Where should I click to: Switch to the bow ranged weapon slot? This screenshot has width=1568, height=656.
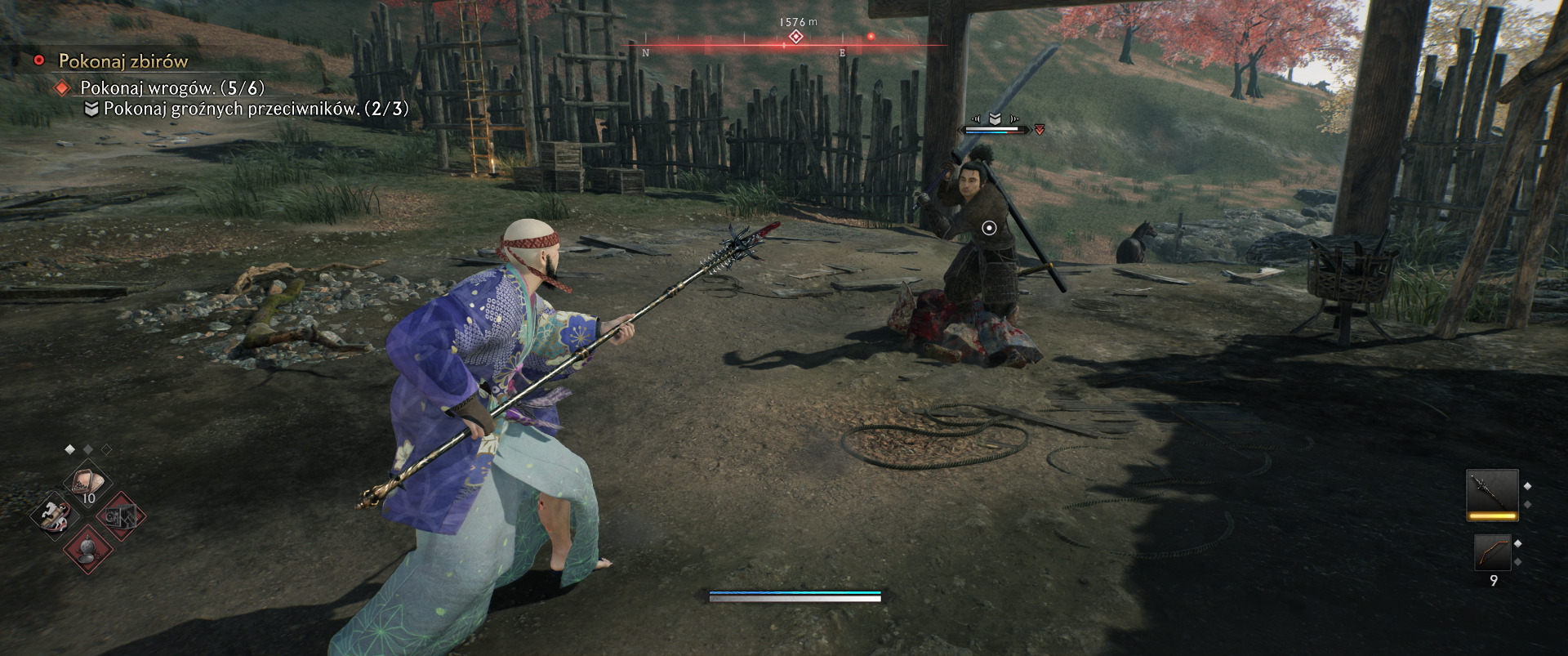pyautogui.click(x=1492, y=553)
